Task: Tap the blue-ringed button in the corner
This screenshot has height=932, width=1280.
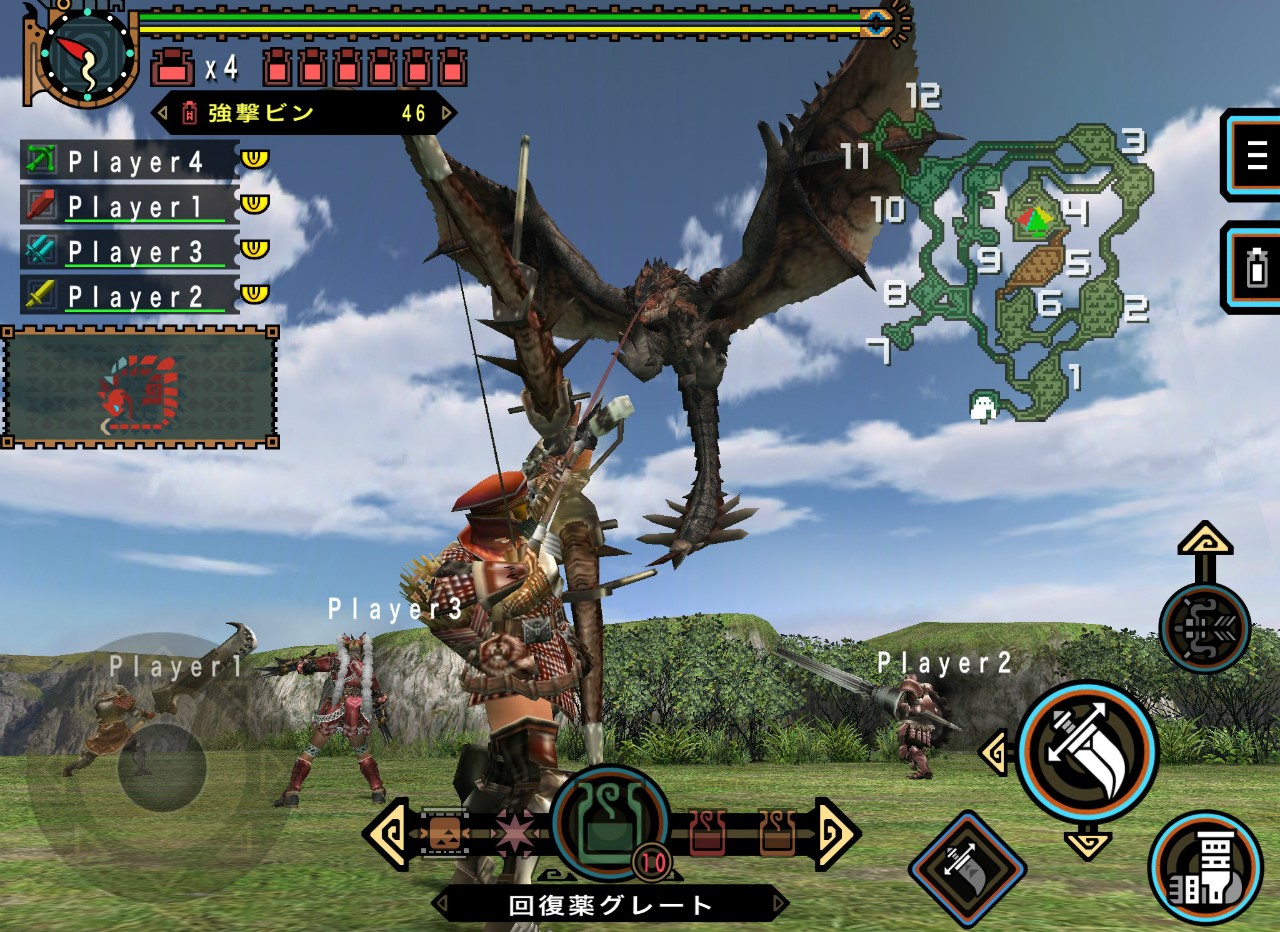Action: [1205, 866]
